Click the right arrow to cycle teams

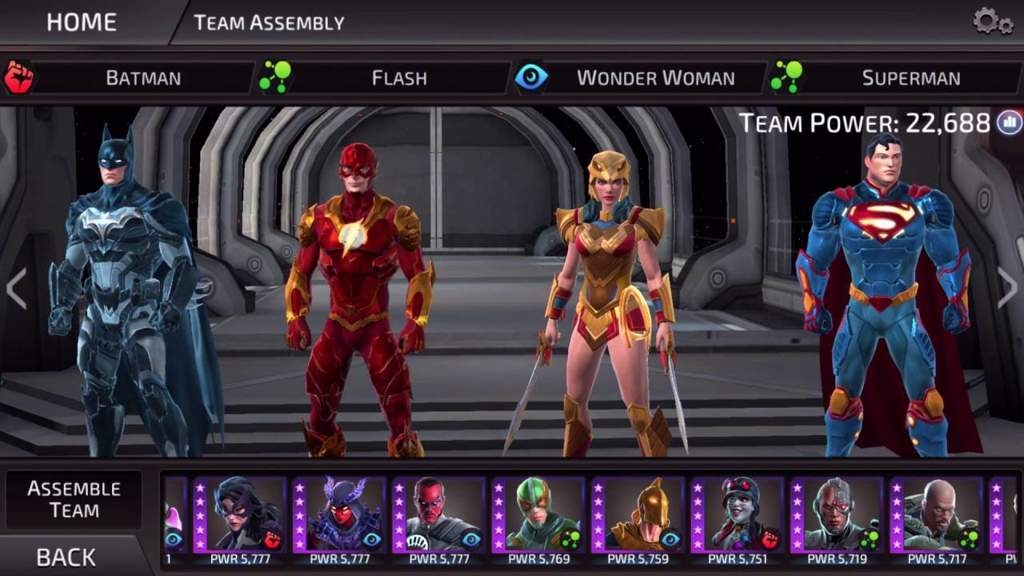(x=1007, y=289)
